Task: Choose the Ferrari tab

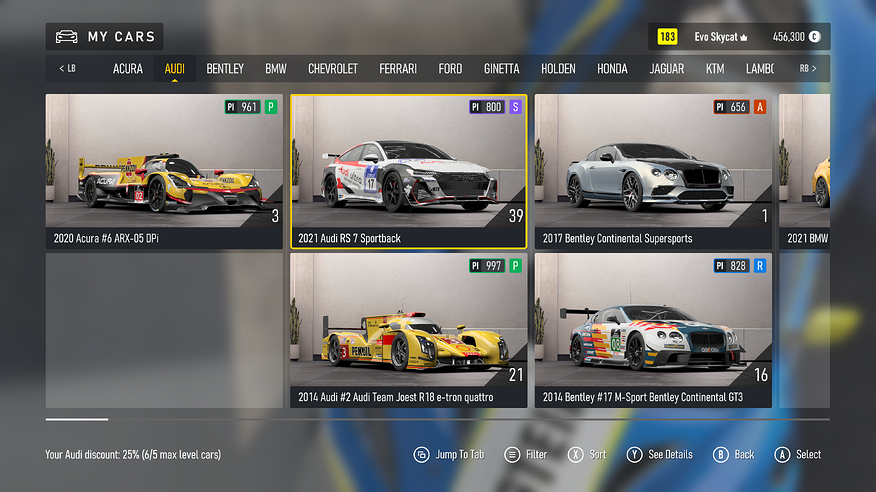Action: (398, 69)
